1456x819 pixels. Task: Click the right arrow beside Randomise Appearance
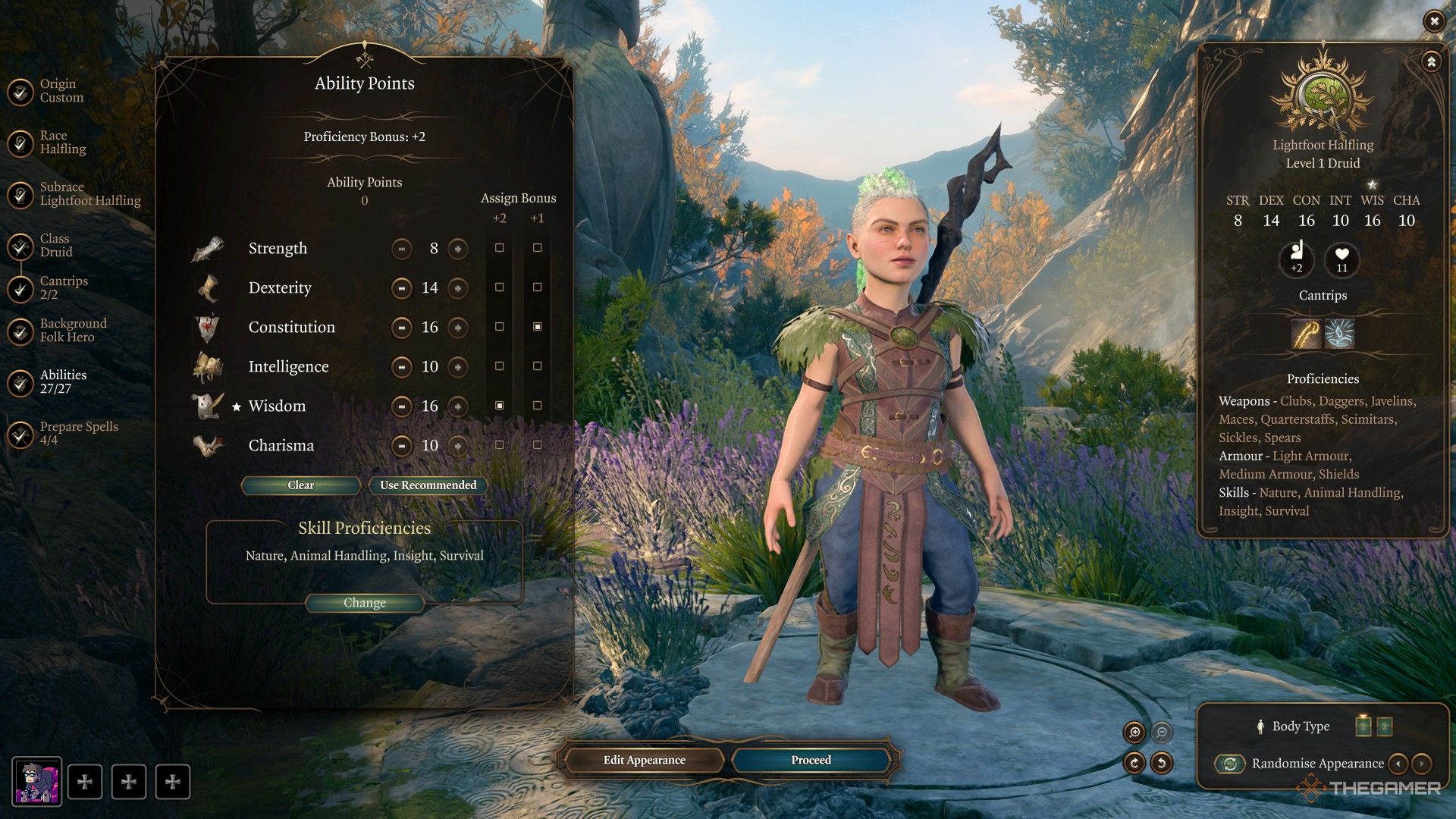(1423, 764)
